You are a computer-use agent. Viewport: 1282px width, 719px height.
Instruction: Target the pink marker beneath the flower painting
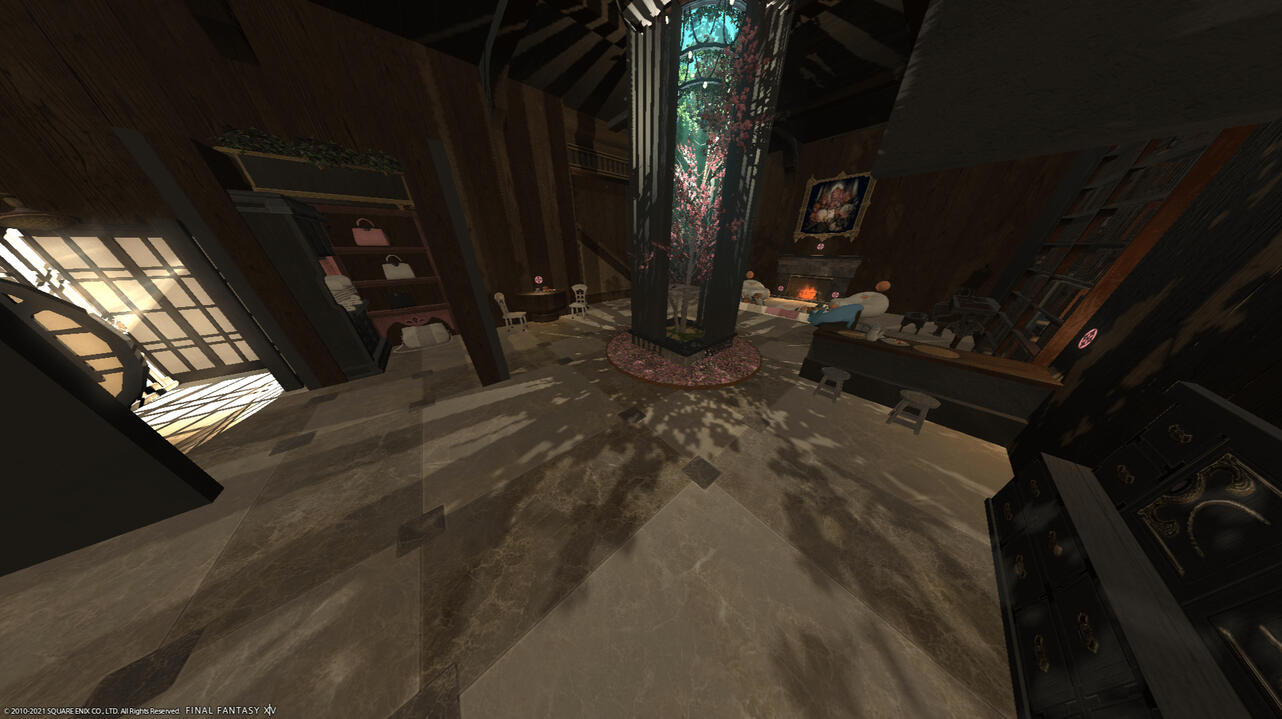[x=820, y=247]
